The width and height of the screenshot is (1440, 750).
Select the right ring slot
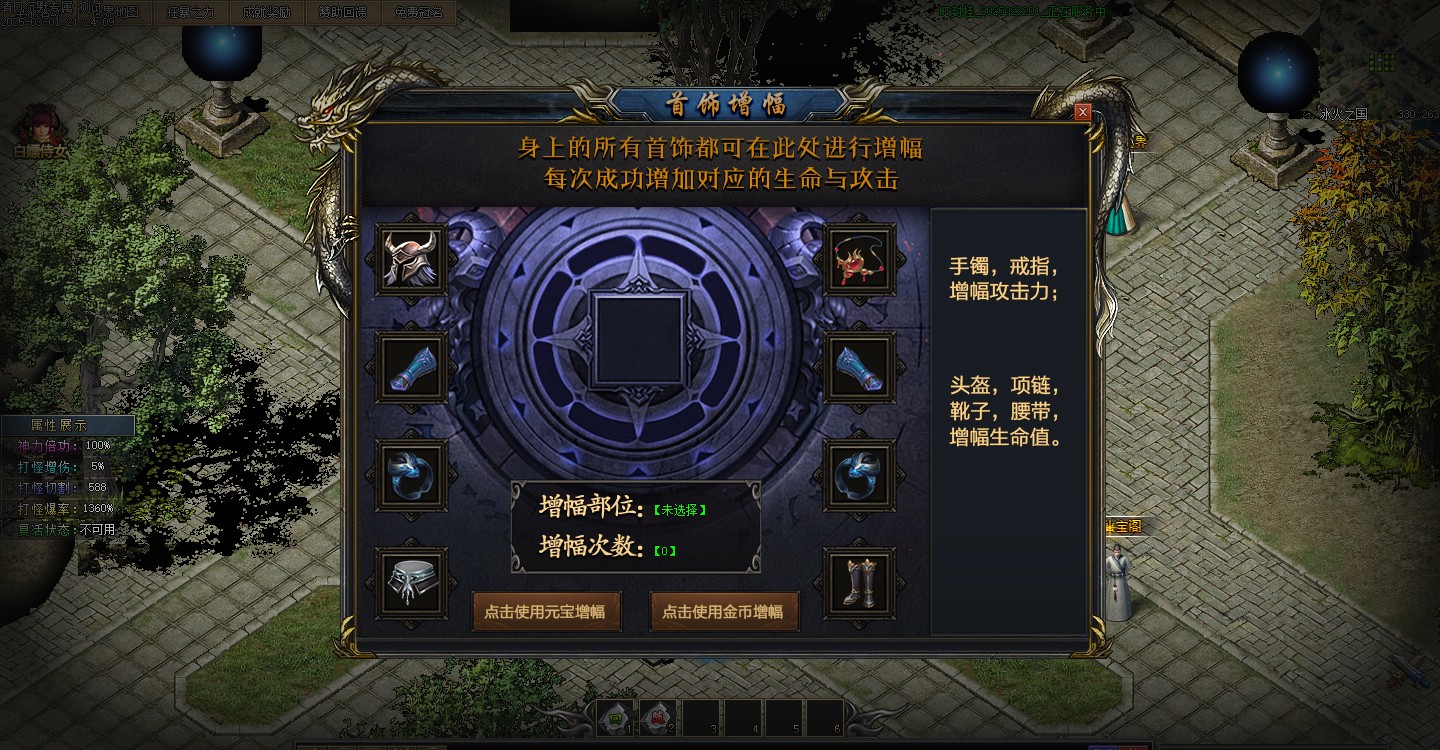click(858, 476)
